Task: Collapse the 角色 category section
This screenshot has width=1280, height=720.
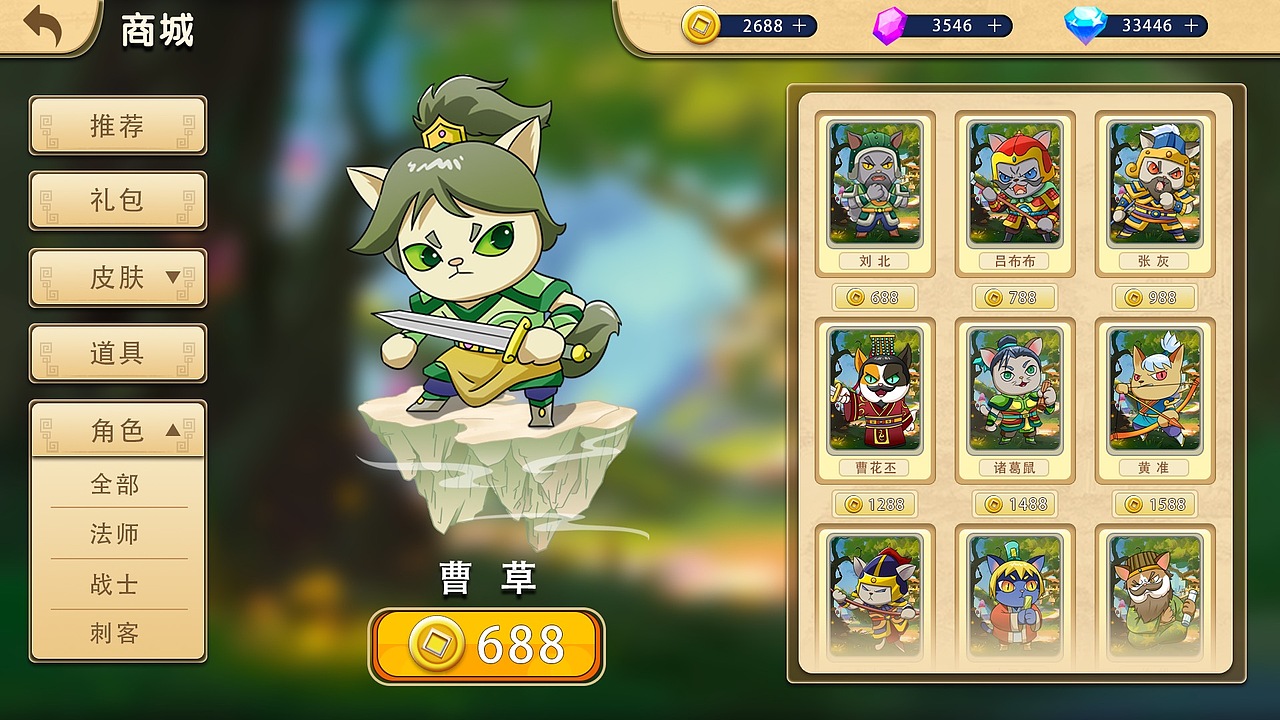Action: pyautogui.click(x=117, y=429)
